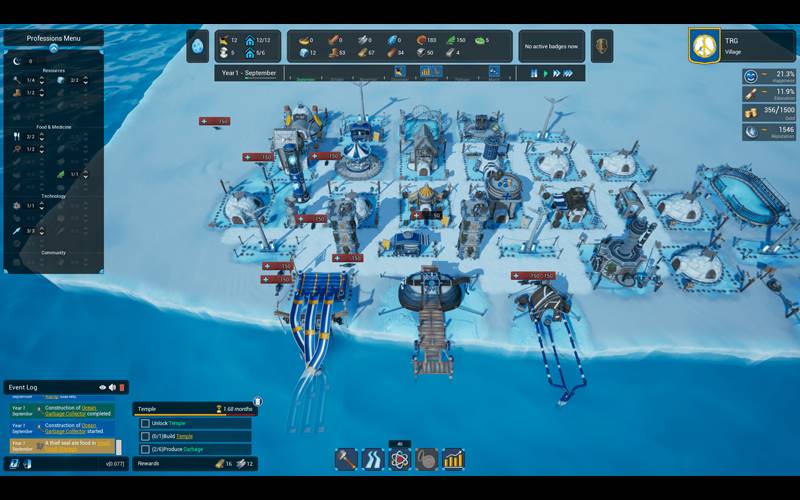The width and height of the screenshot is (800, 500).
Task: Toggle Event Log visibility eye icon
Action: 102,387
